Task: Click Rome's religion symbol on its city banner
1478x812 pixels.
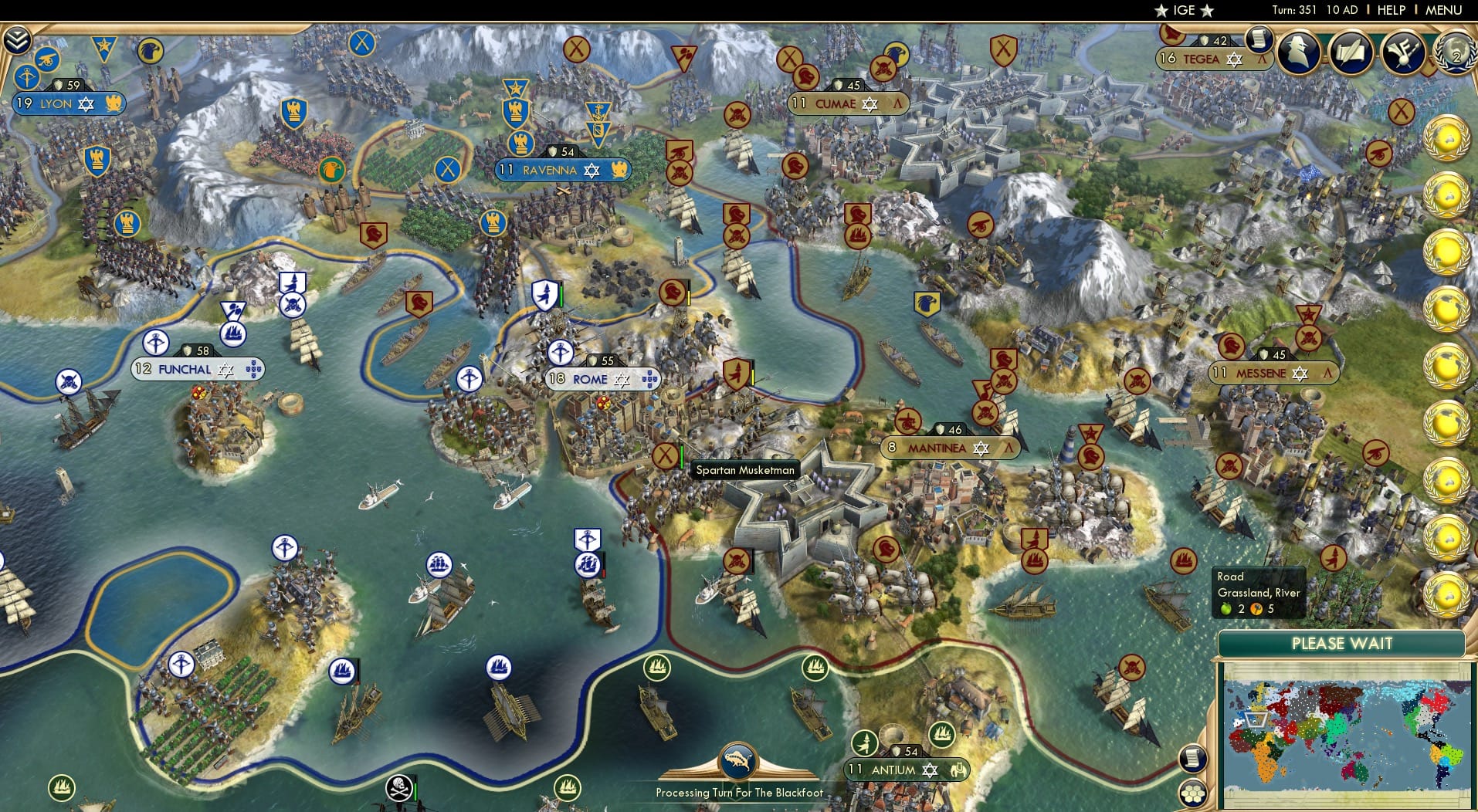Action: pos(622,379)
